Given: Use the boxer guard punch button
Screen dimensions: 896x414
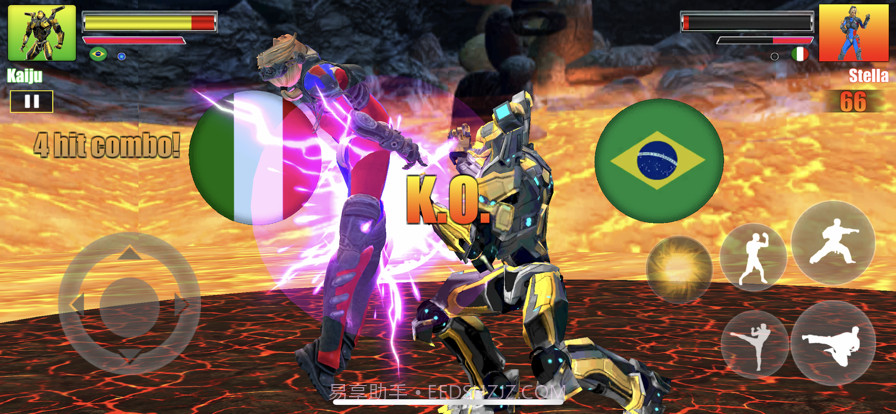Looking at the screenshot, I should 753,256.
